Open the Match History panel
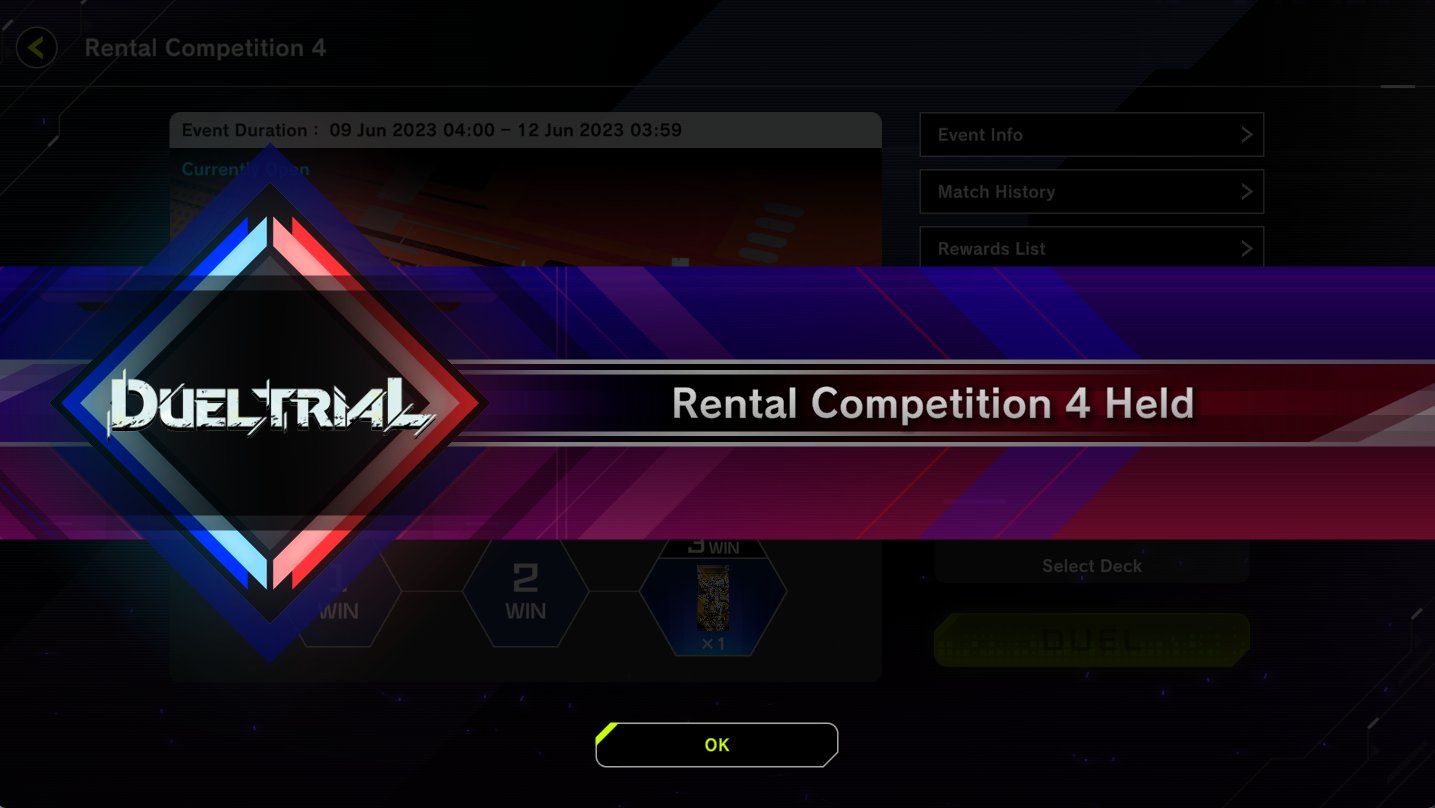 (x=1090, y=191)
